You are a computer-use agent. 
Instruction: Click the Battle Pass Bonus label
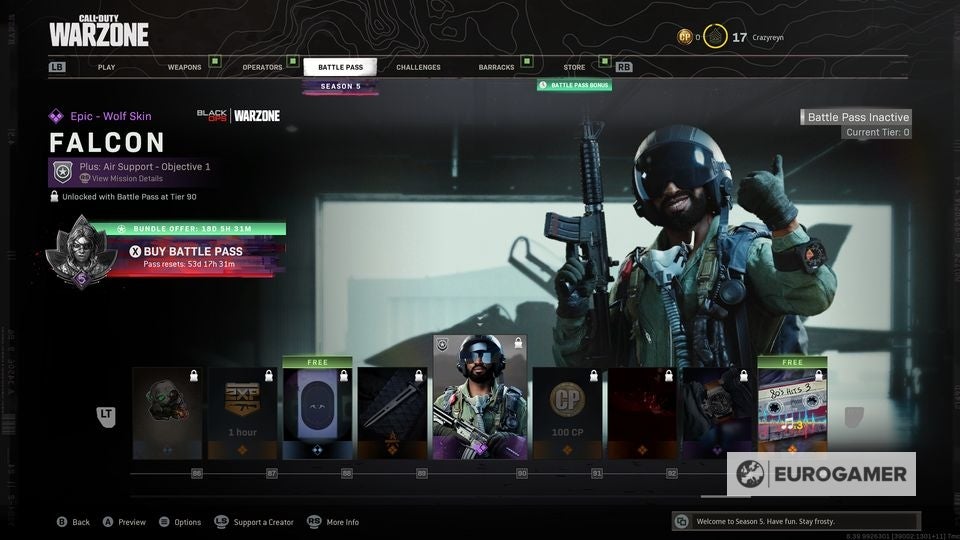point(574,86)
